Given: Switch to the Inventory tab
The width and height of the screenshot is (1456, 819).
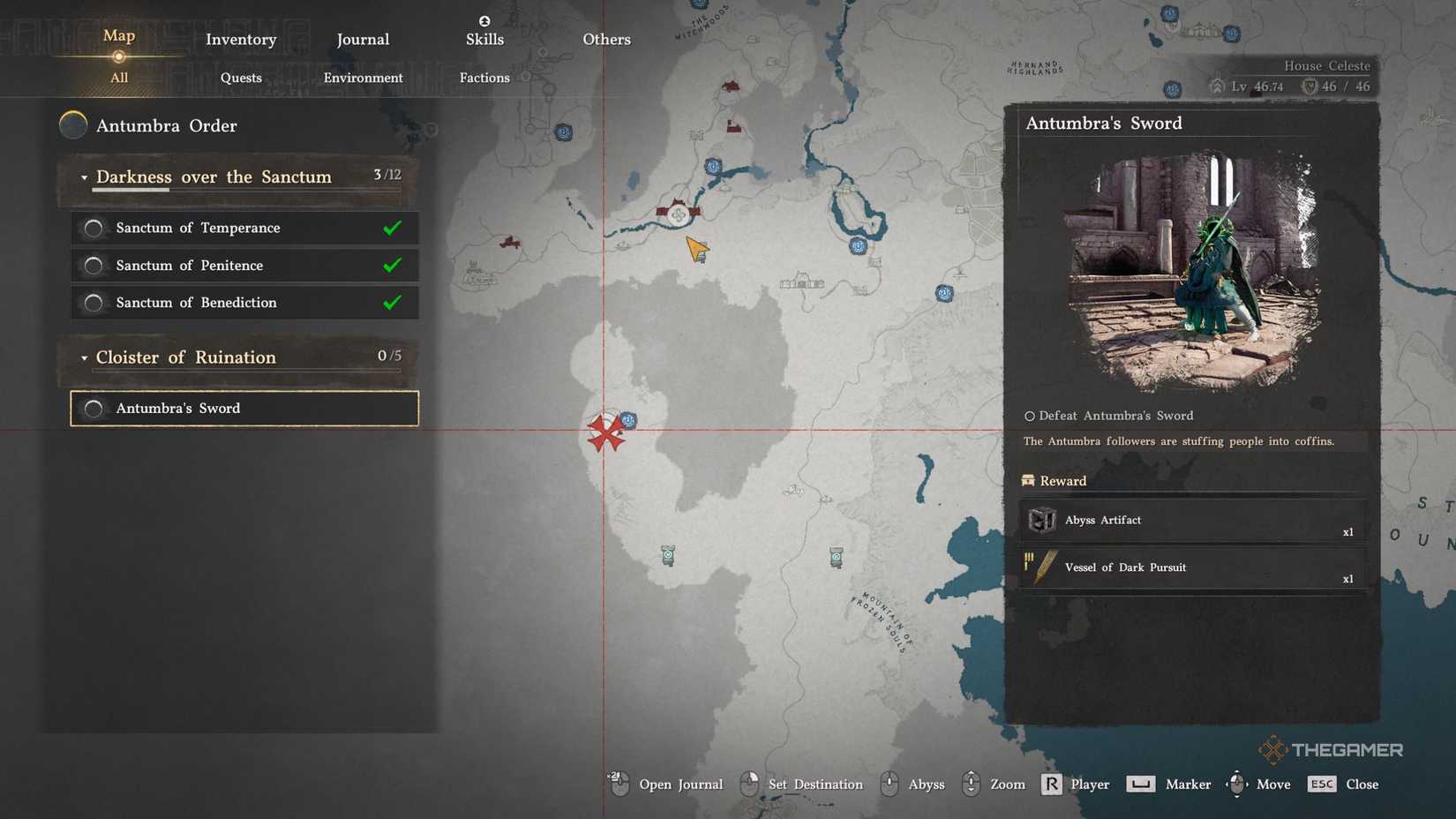Looking at the screenshot, I should [240, 39].
